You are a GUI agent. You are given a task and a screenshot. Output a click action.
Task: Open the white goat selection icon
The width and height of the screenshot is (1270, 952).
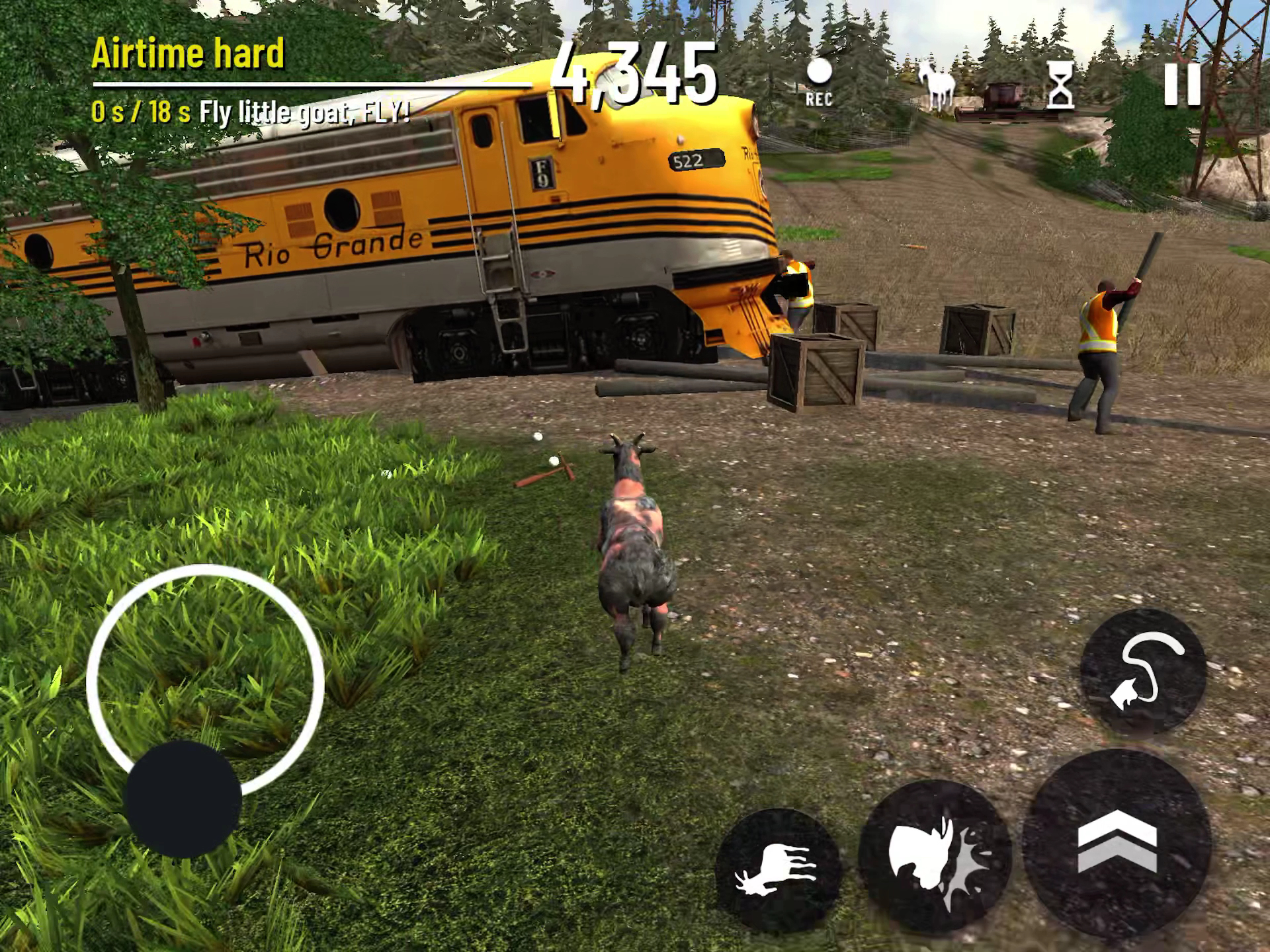tap(936, 85)
